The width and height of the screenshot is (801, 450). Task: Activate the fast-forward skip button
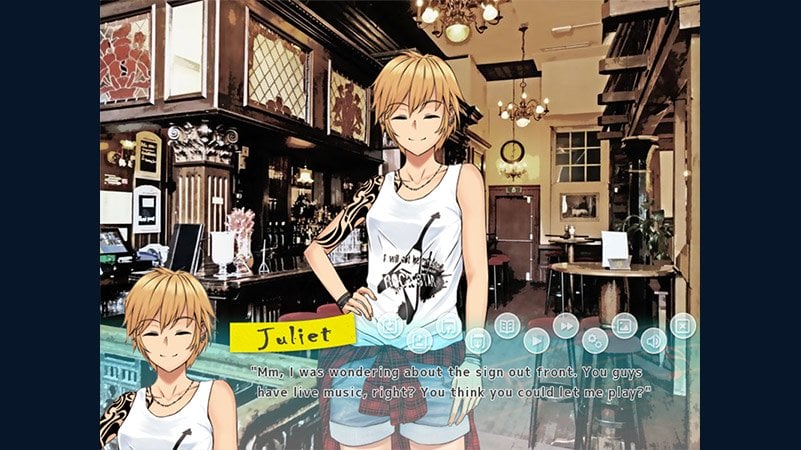(x=566, y=325)
